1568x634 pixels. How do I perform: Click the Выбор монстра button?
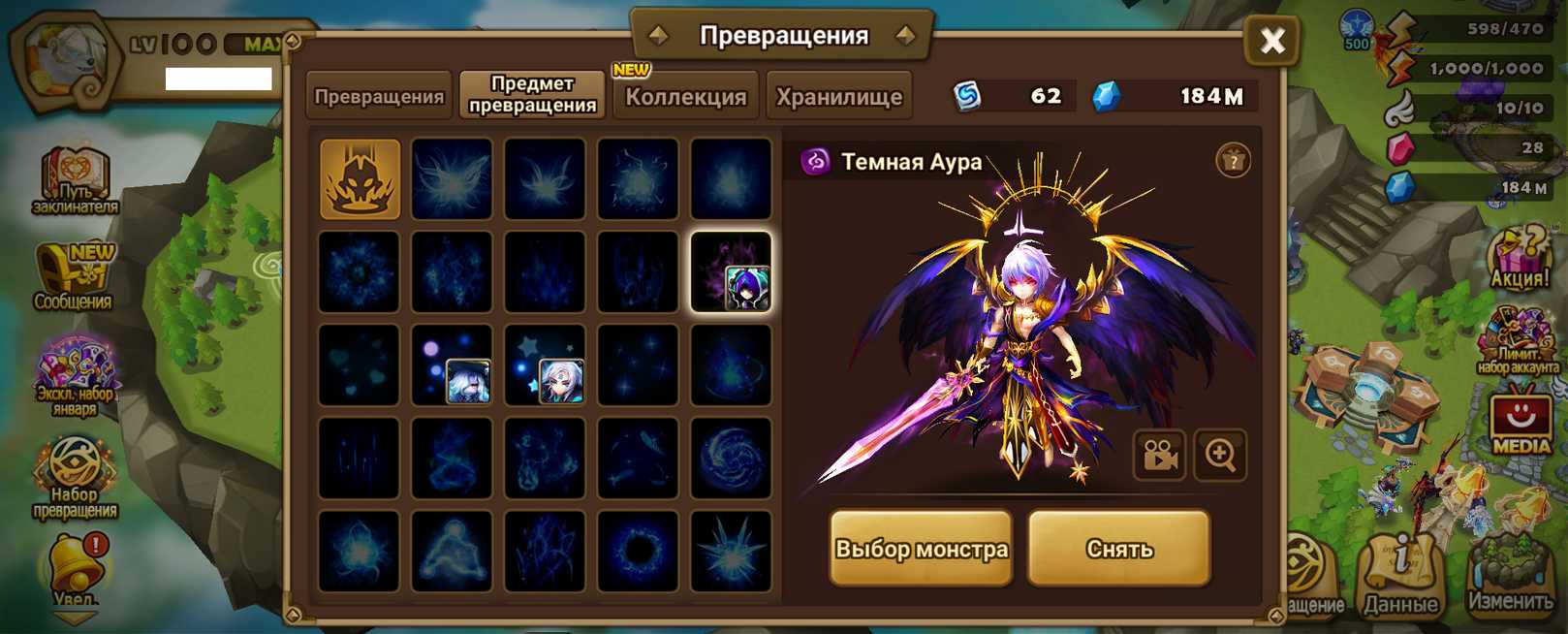[921, 549]
